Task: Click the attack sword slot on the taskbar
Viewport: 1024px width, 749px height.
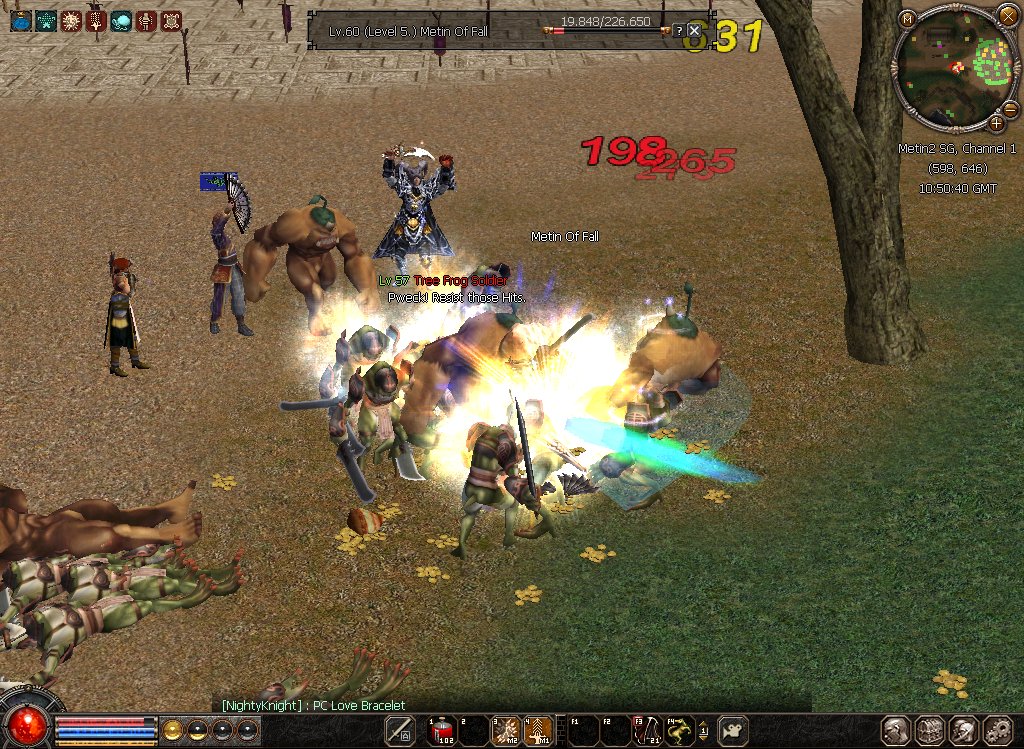Action: [401, 730]
